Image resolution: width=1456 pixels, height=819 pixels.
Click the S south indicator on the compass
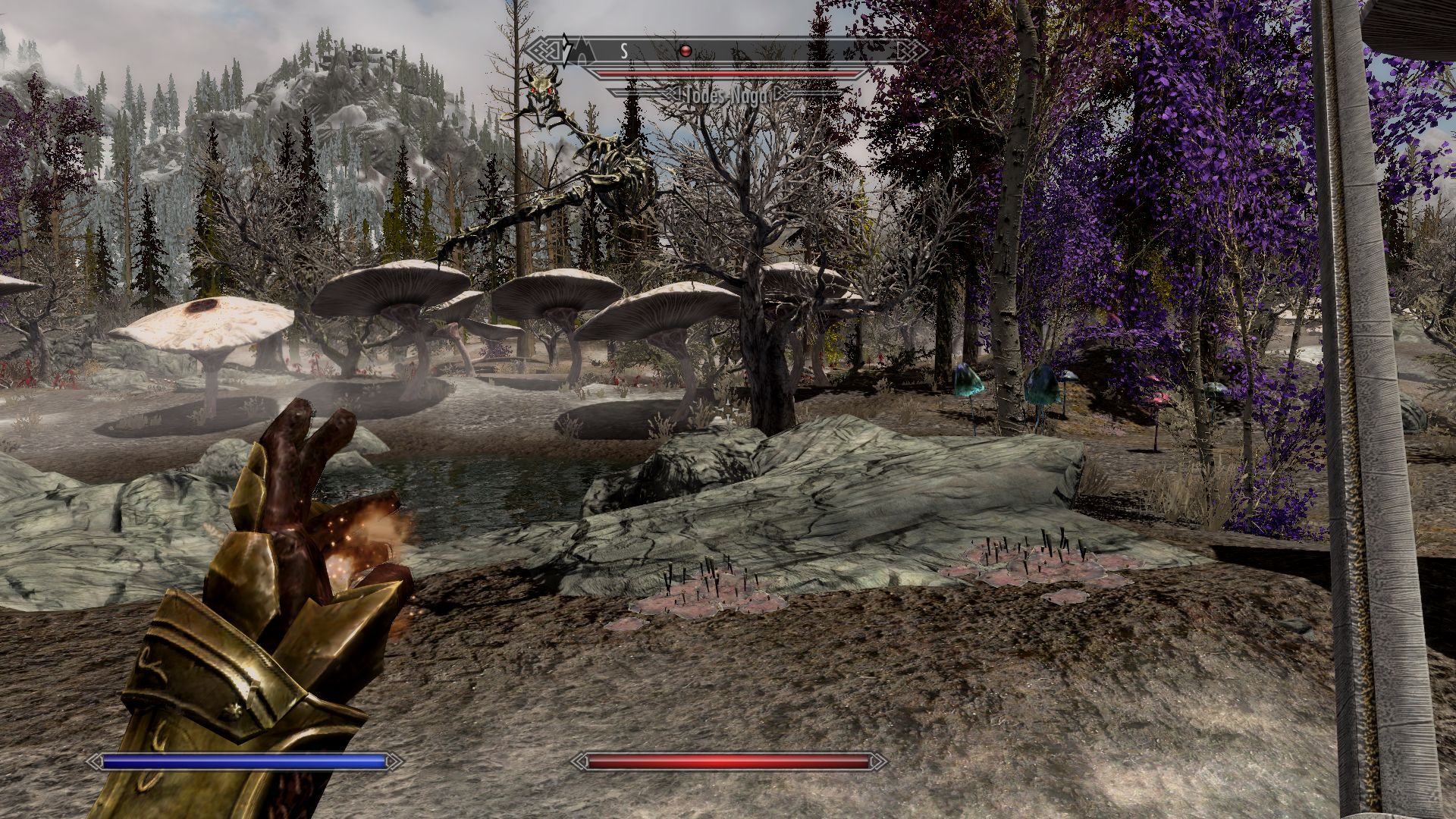coord(624,51)
